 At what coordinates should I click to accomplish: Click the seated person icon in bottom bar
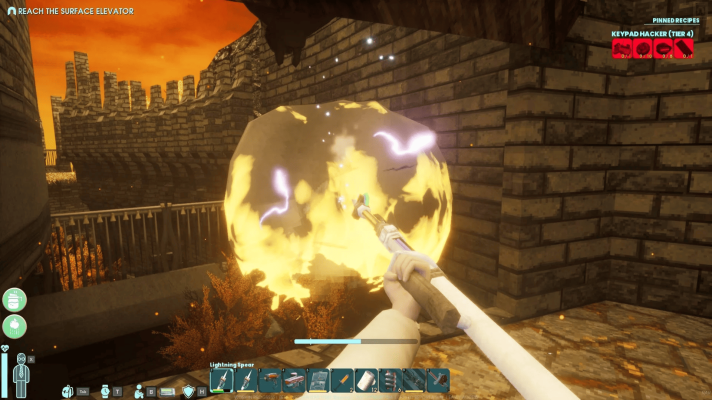pyautogui.click(x=140, y=391)
